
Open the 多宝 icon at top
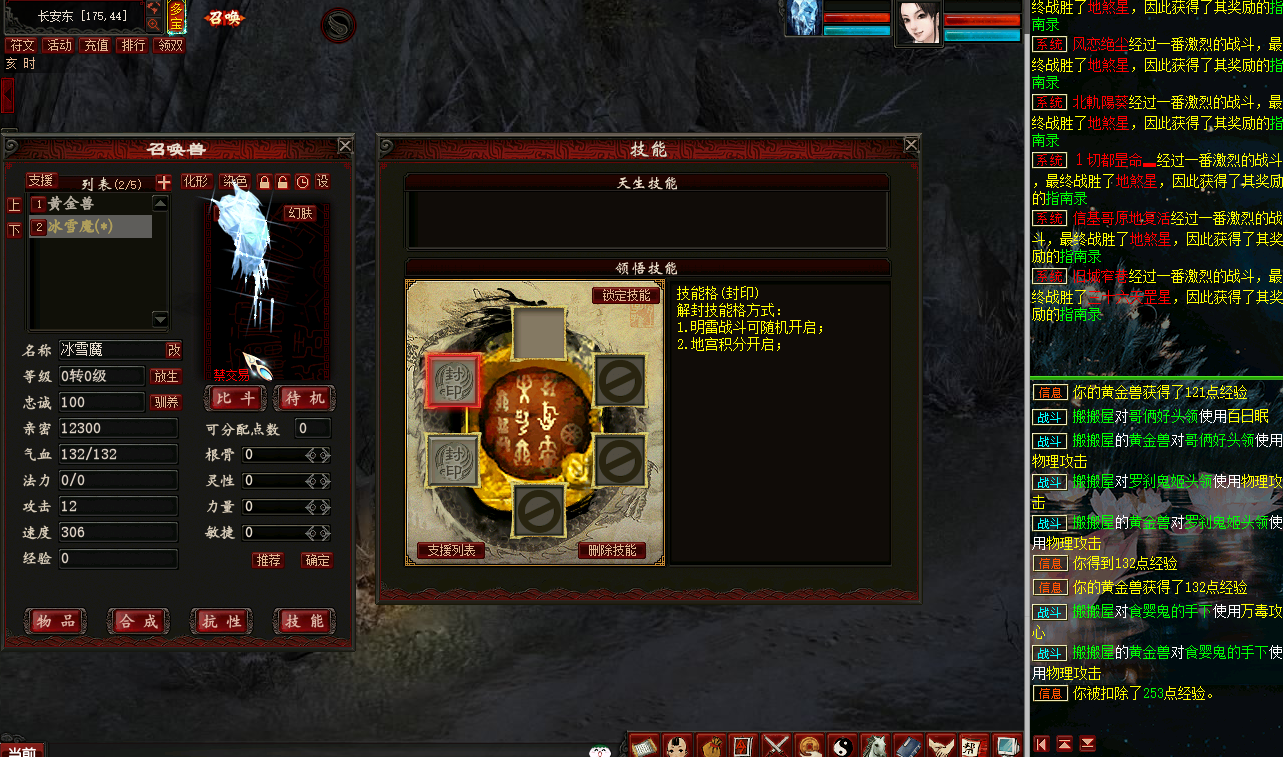[176, 17]
